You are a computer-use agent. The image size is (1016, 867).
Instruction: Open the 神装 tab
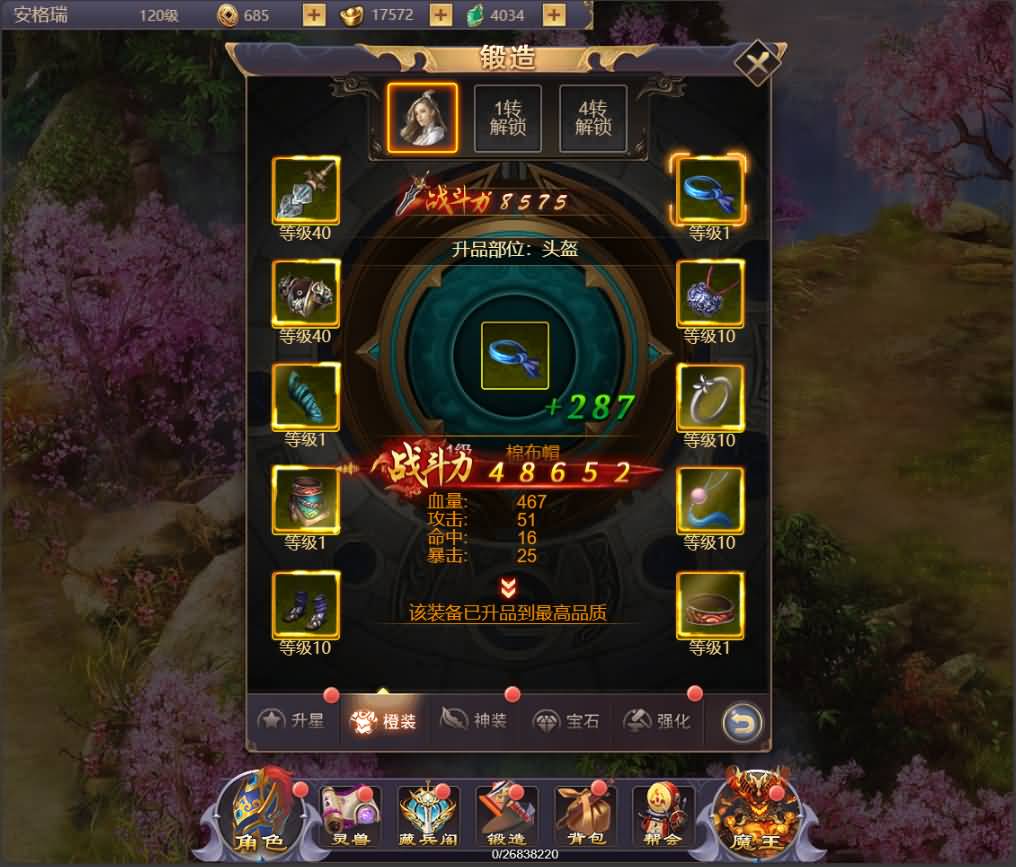(x=476, y=720)
